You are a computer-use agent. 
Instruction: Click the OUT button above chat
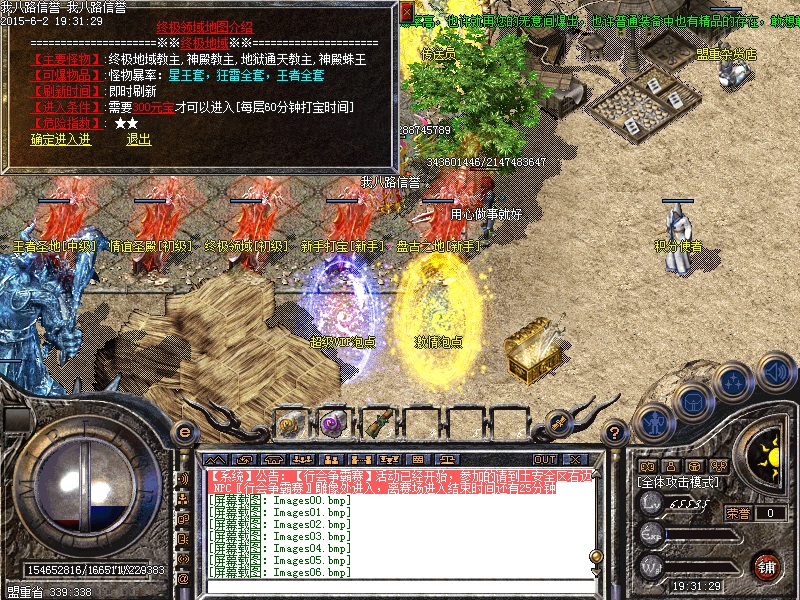pyautogui.click(x=544, y=460)
